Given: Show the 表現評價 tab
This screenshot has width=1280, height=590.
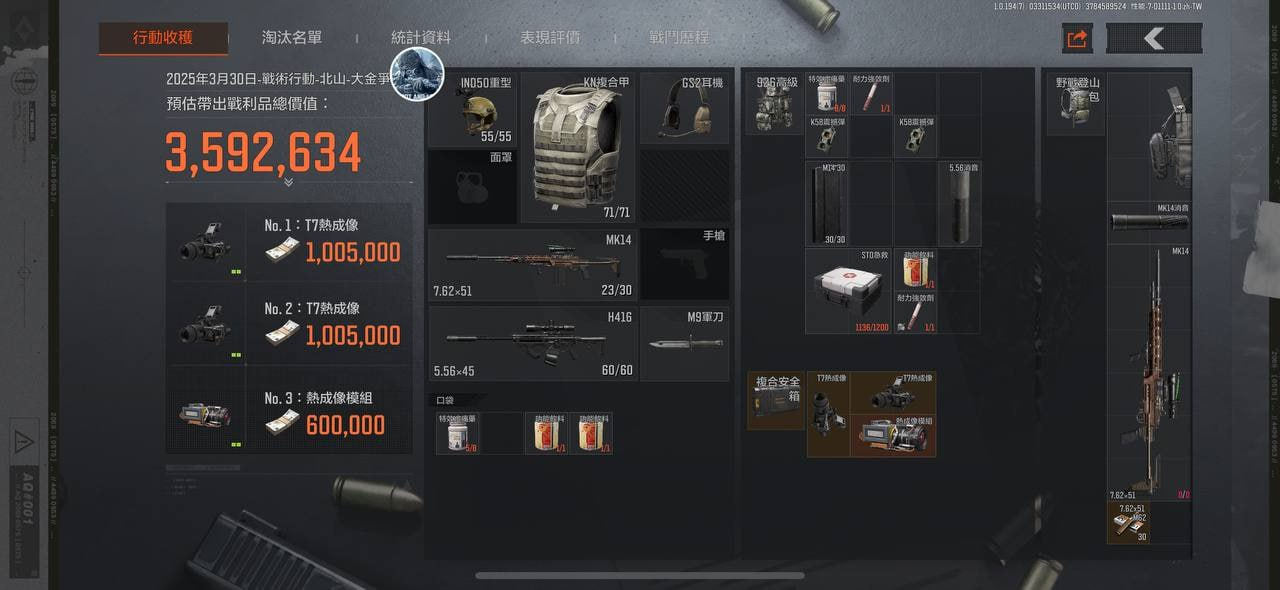Looking at the screenshot, I should (x=550, y=38).
